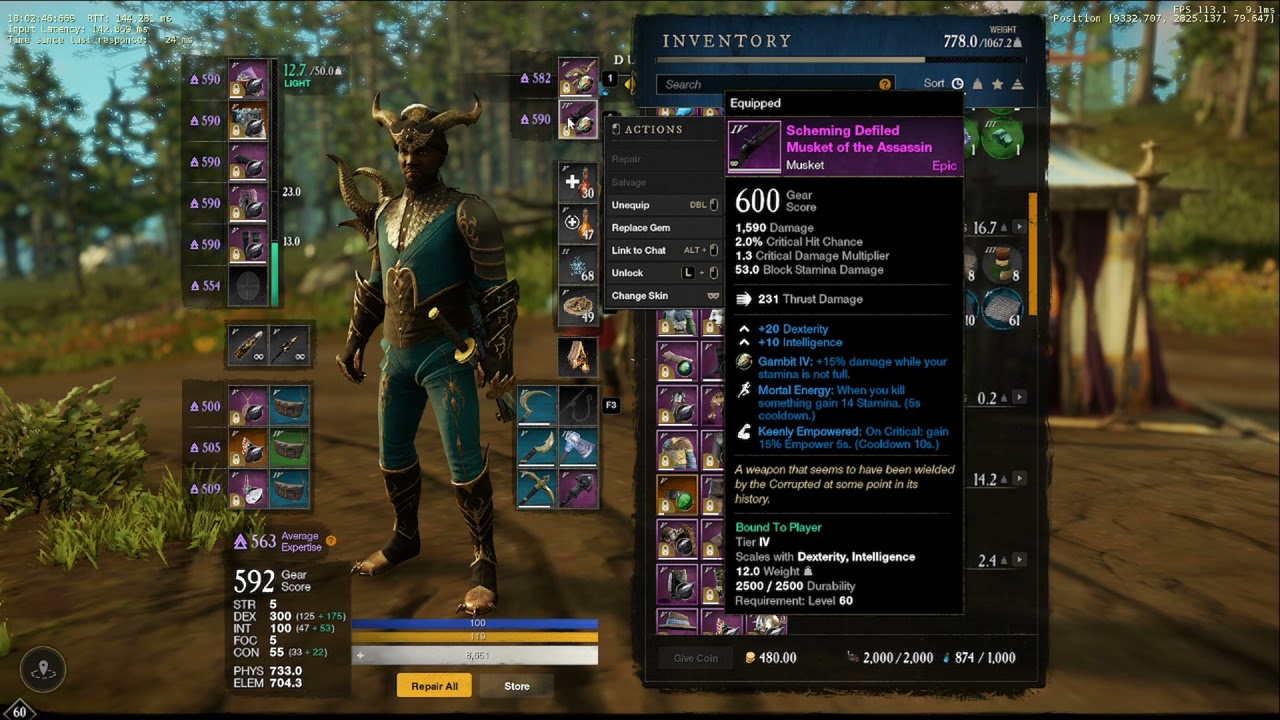Image resolution: width=1280 pixels, height=720 pixels.
Task: Open the Store button
Action: pyautogui.click(x=517, y=686)
